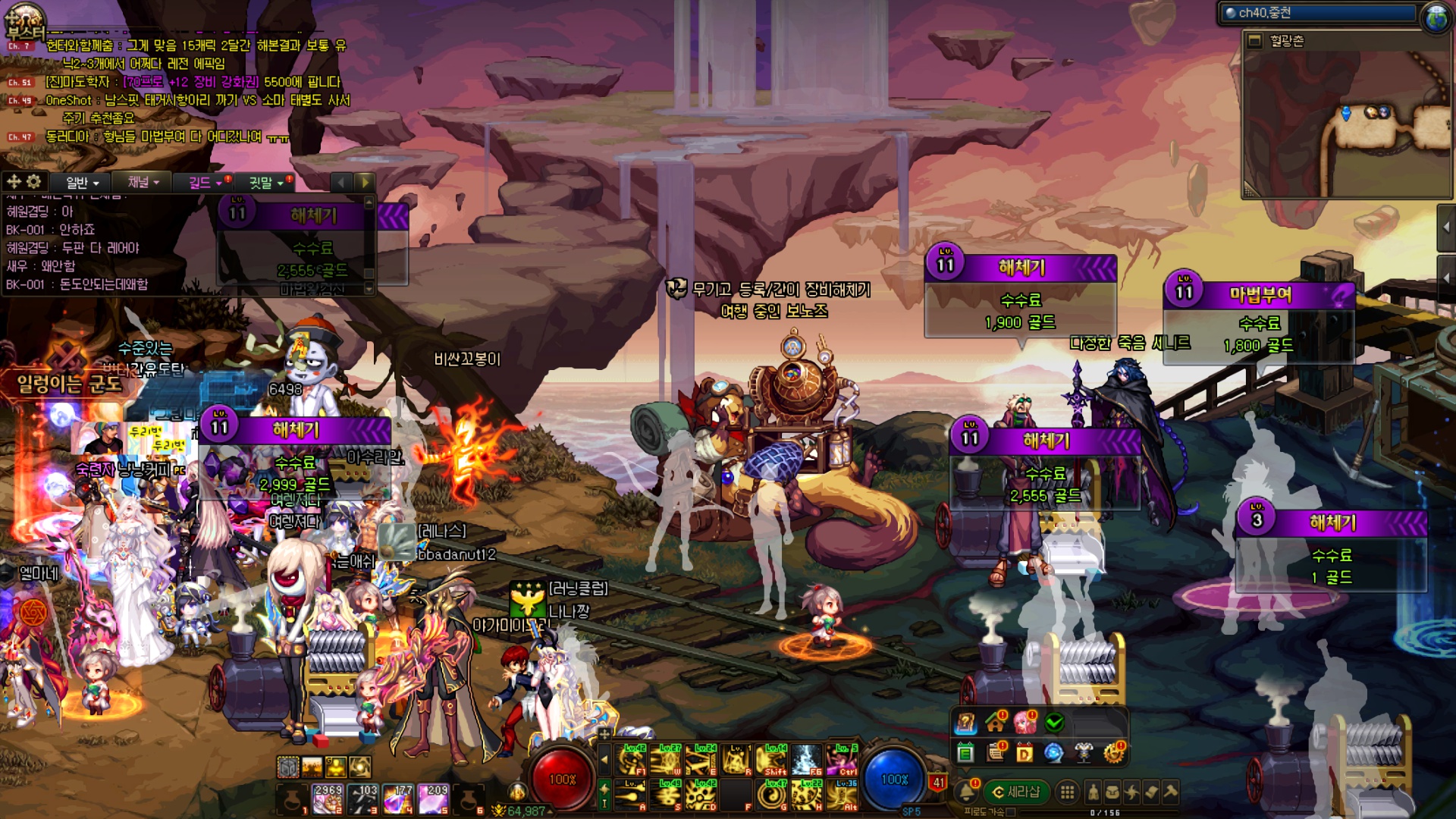Click the house icon with alert

995,723
